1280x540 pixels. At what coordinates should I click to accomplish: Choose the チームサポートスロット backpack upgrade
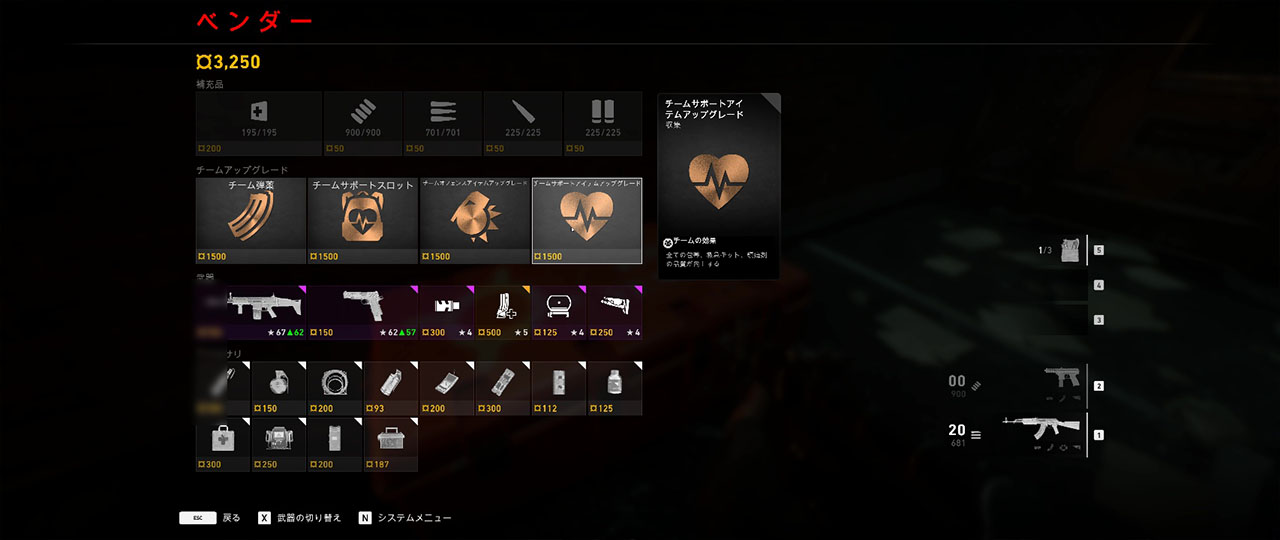pyautogui.click(x=362, y=220)
